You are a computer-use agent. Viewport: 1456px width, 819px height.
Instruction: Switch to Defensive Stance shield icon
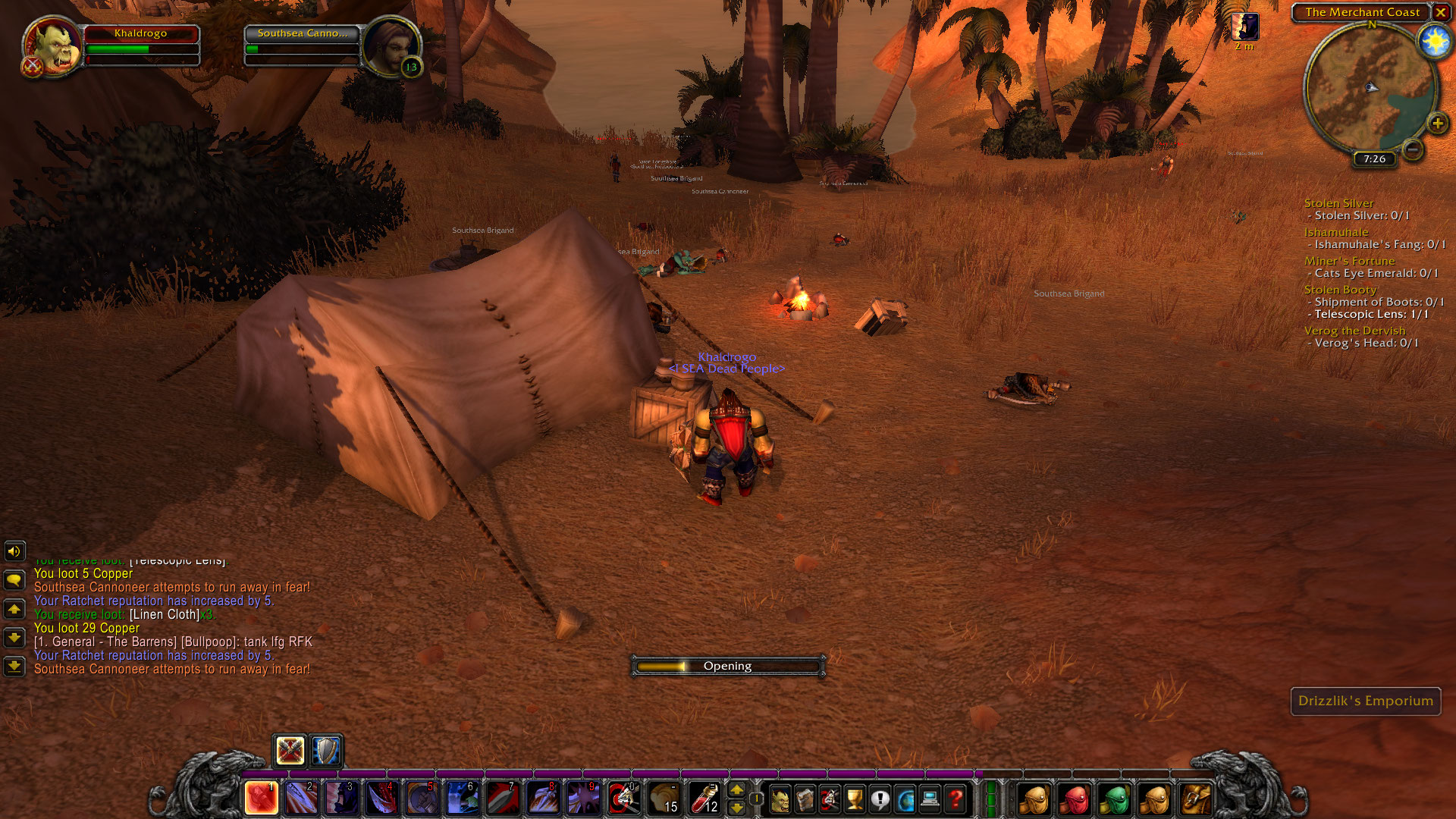[x=327, y=751]
